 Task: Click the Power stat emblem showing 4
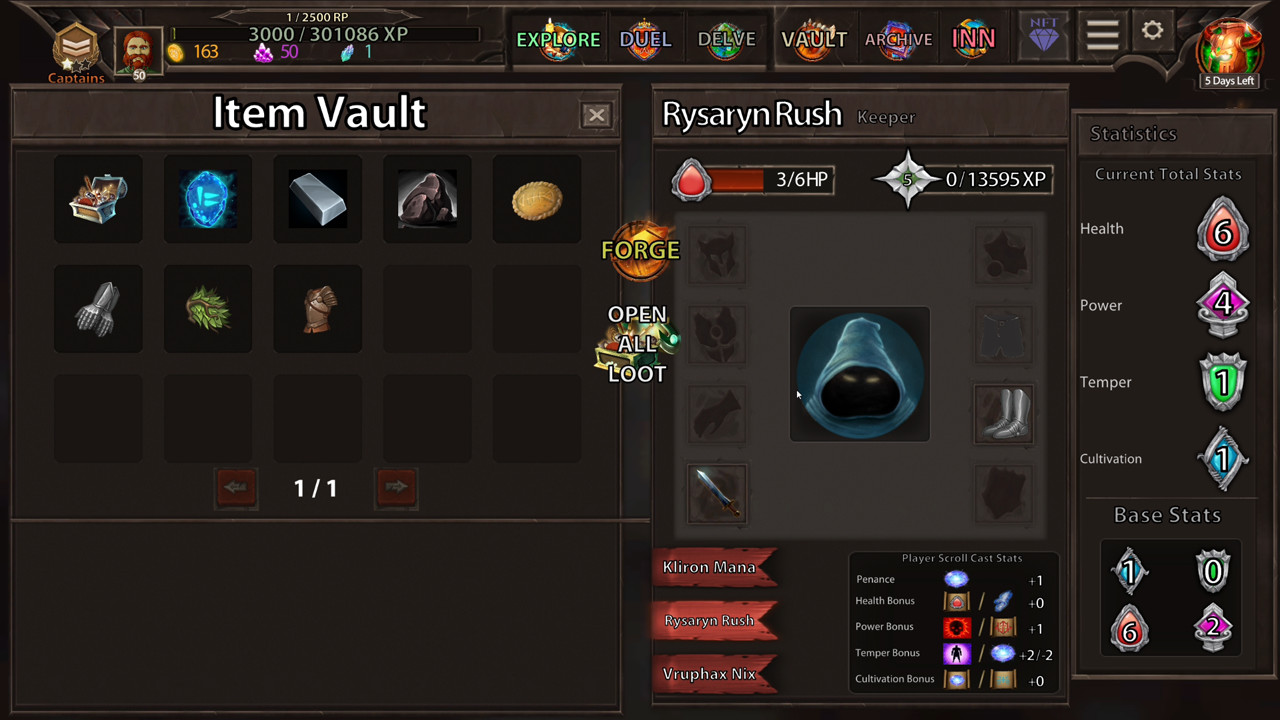(x=1222, y=305)
